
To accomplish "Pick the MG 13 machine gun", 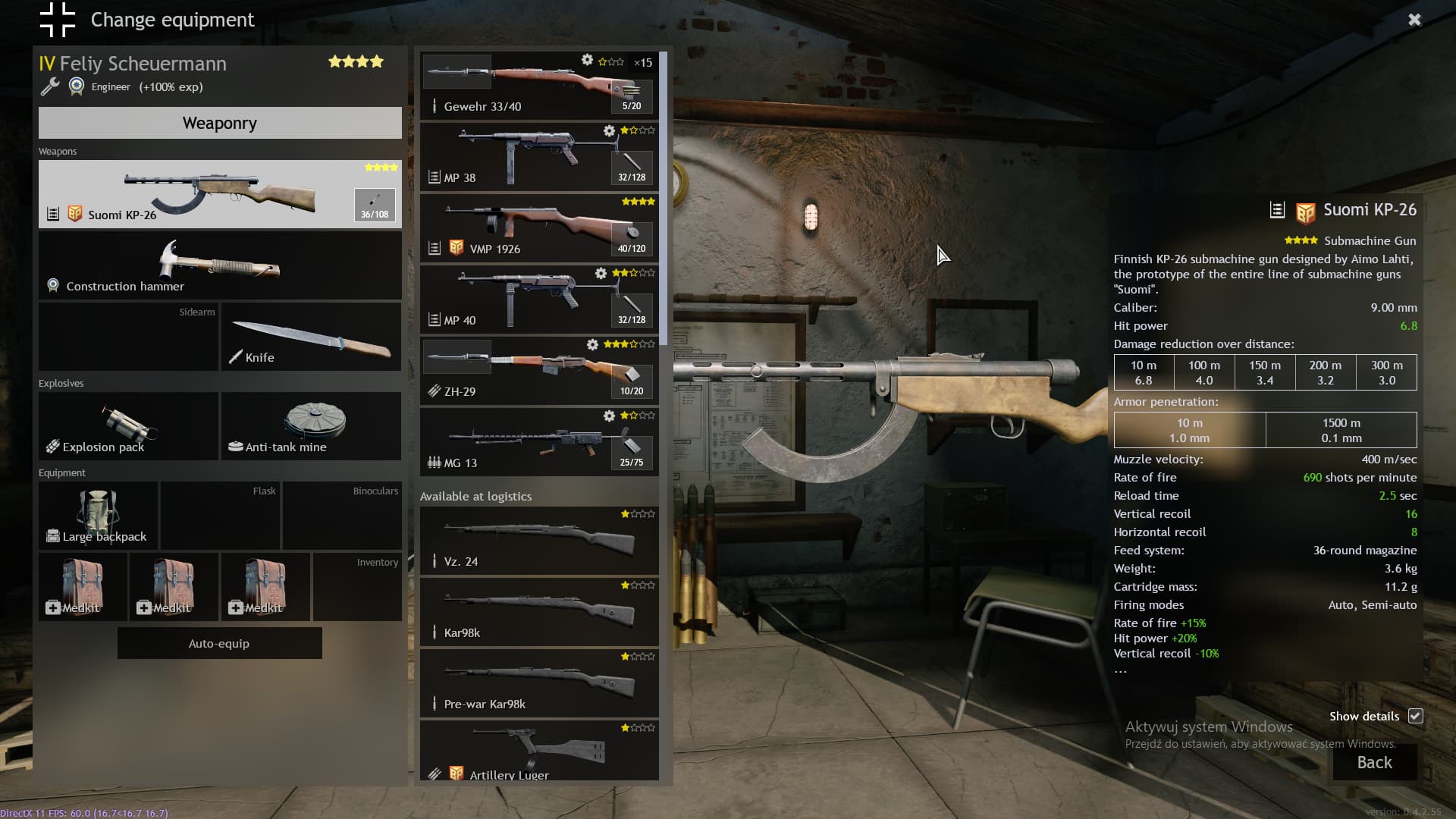I will (x=539, y=442).
